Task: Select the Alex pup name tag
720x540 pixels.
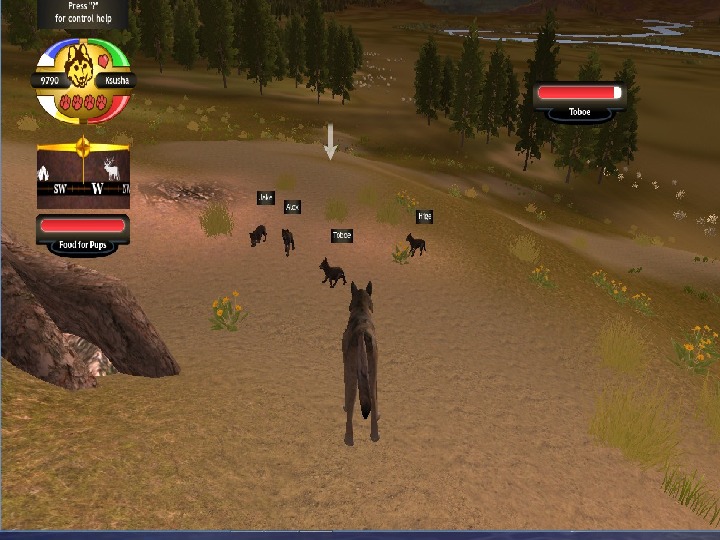Action: (x=292, y=207)
